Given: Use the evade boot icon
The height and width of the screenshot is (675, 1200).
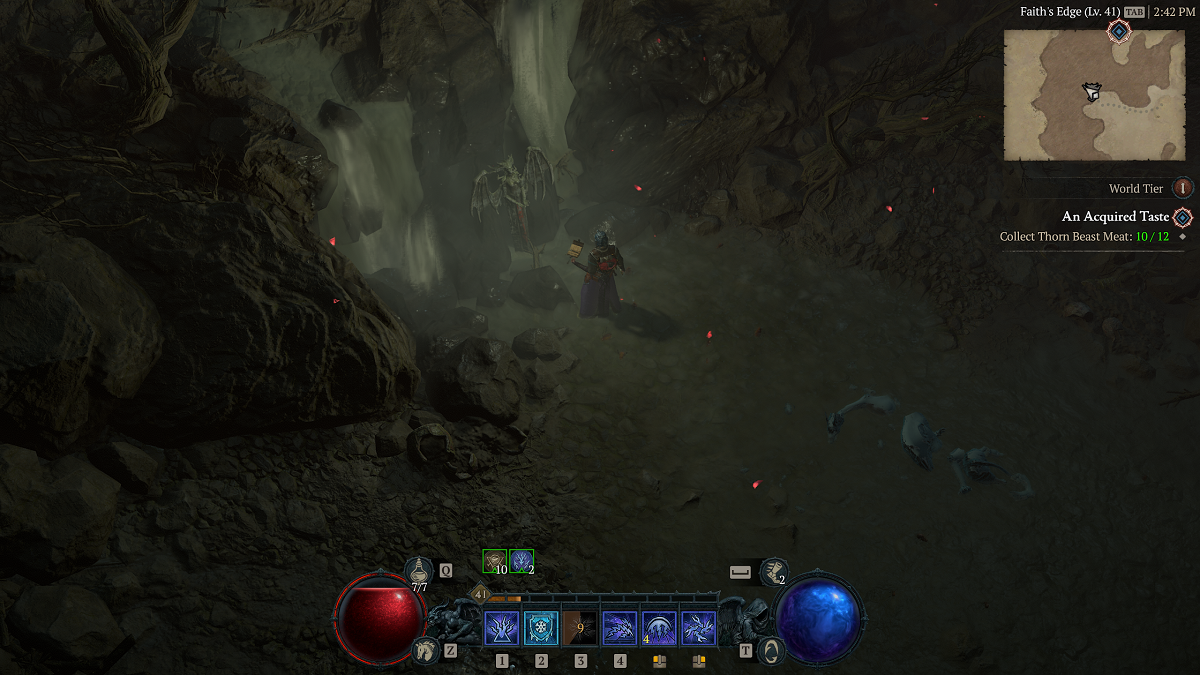Looking at the screenshot, I should point(772,572).
